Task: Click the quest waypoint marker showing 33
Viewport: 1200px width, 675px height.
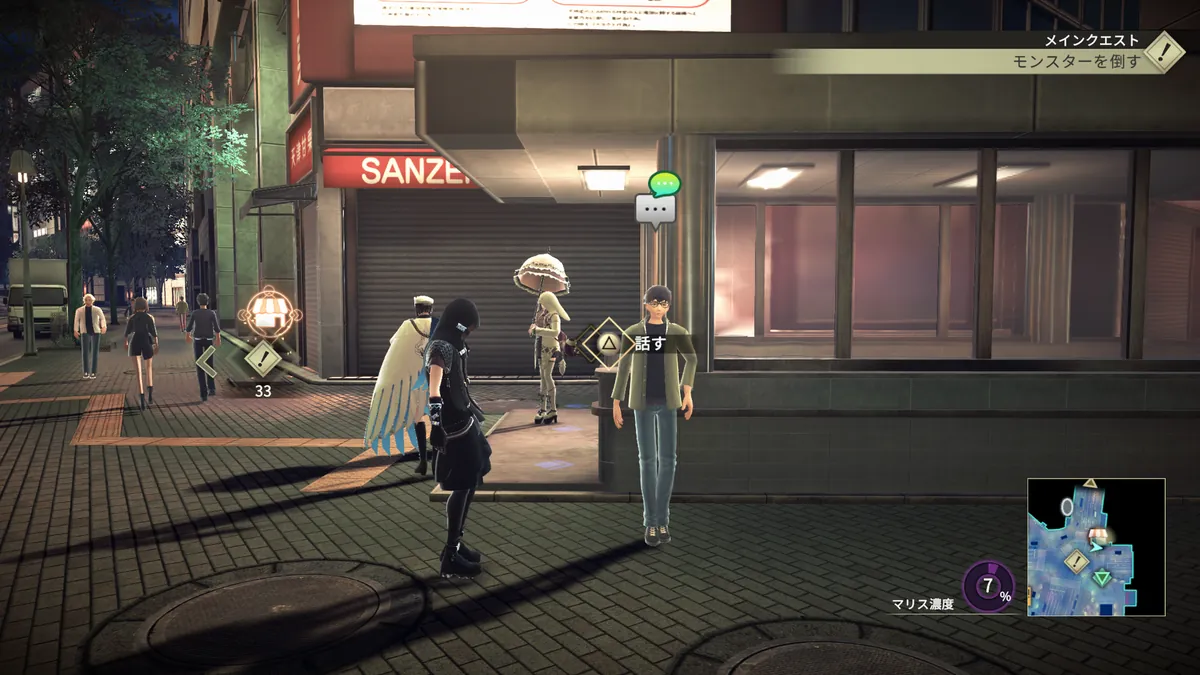Action: [x=262, y=357]
